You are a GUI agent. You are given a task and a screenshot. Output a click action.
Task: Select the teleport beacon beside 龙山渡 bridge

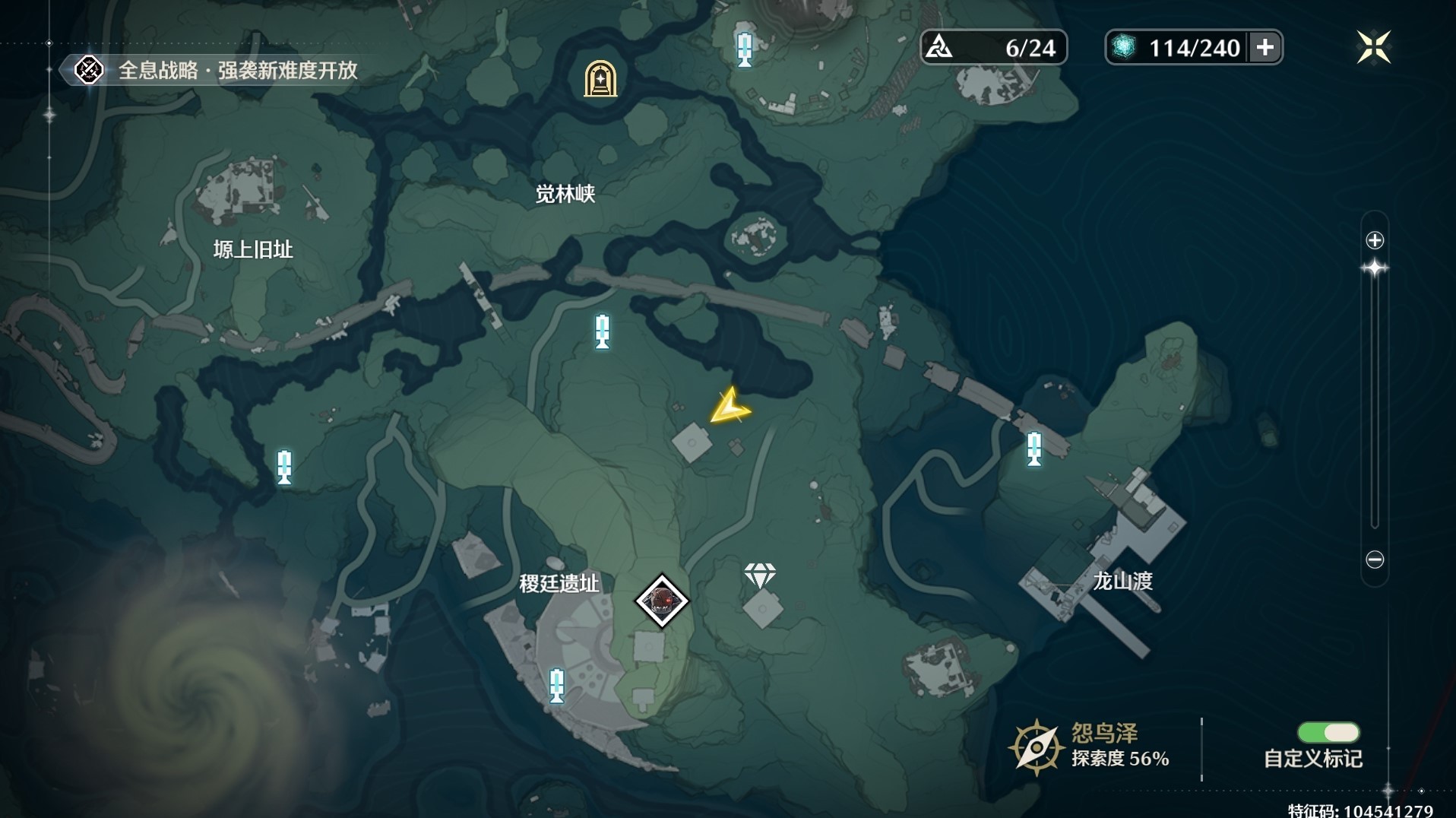(1034, 448)
